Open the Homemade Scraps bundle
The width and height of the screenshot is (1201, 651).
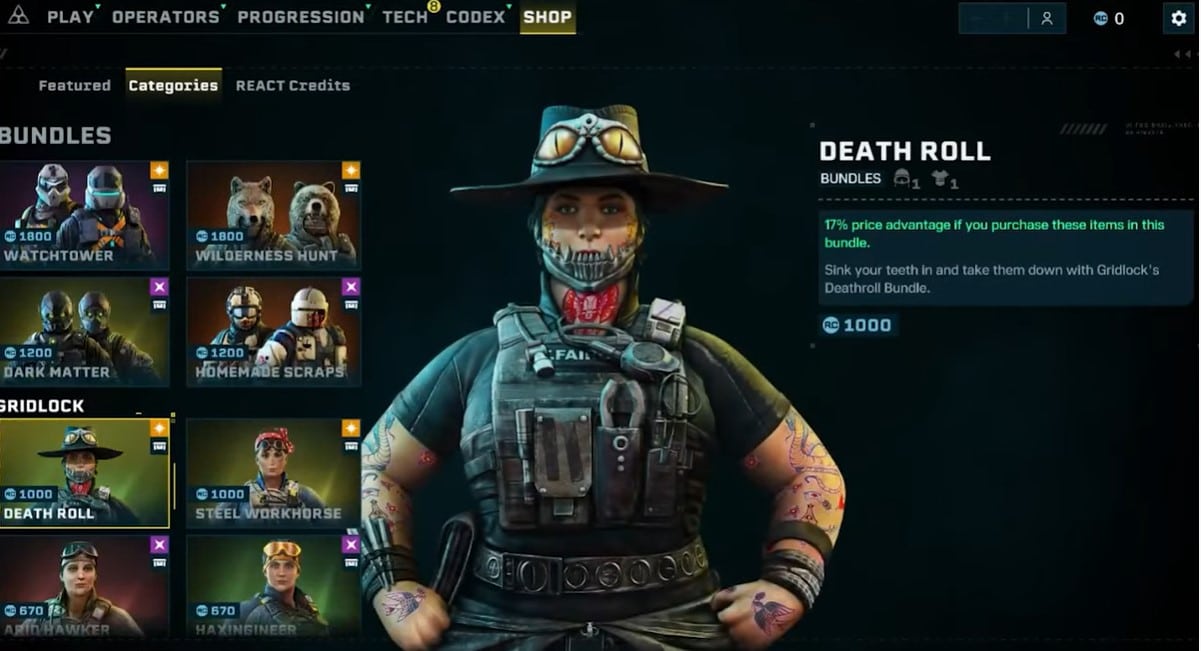coord(273,330)
